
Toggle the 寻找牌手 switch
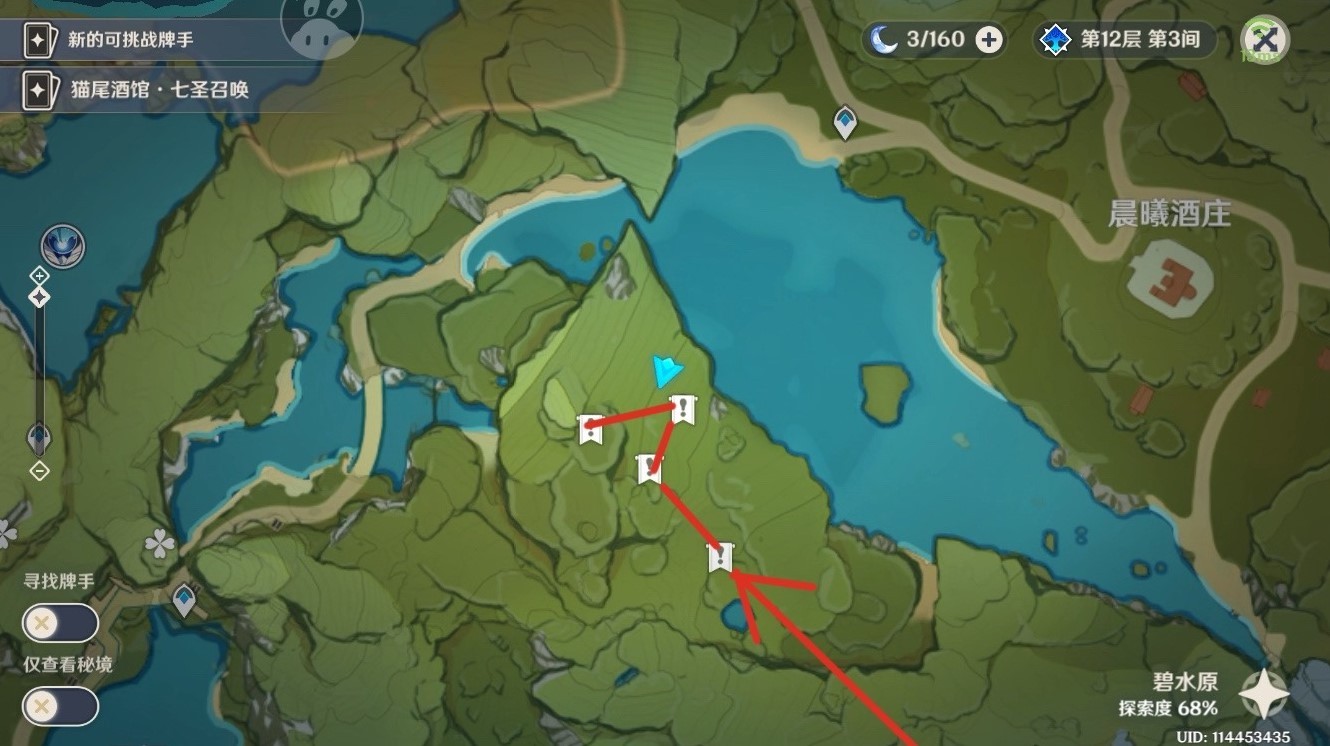tap(61, 623)
